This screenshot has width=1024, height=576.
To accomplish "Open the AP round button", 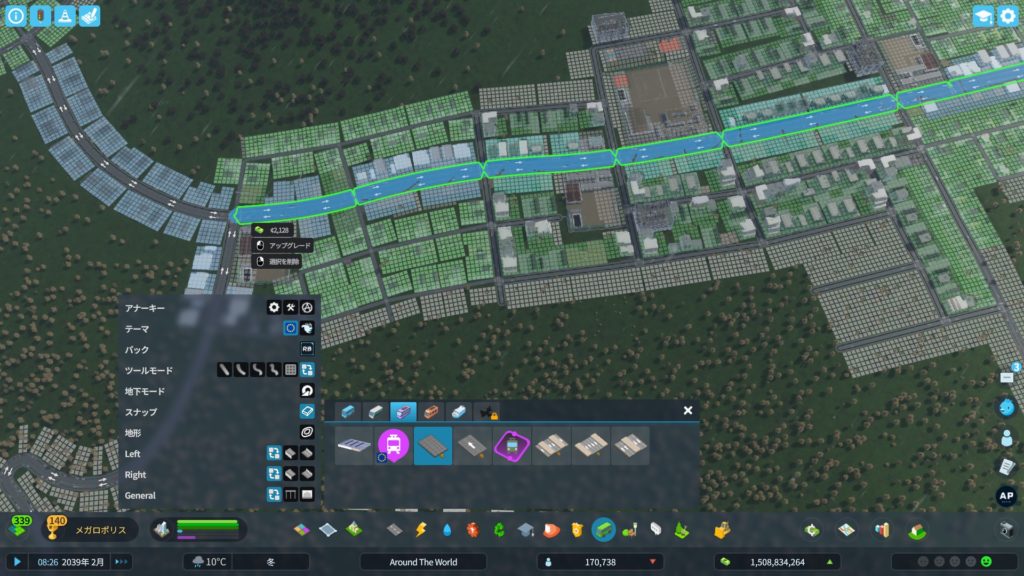I will click(x=1006, y=496).
